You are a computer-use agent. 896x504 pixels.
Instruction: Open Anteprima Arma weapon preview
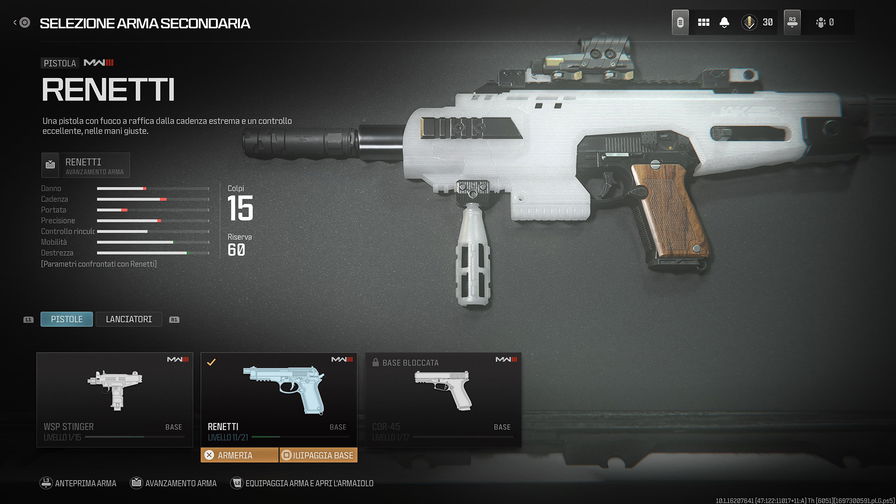tap(78, 483)
